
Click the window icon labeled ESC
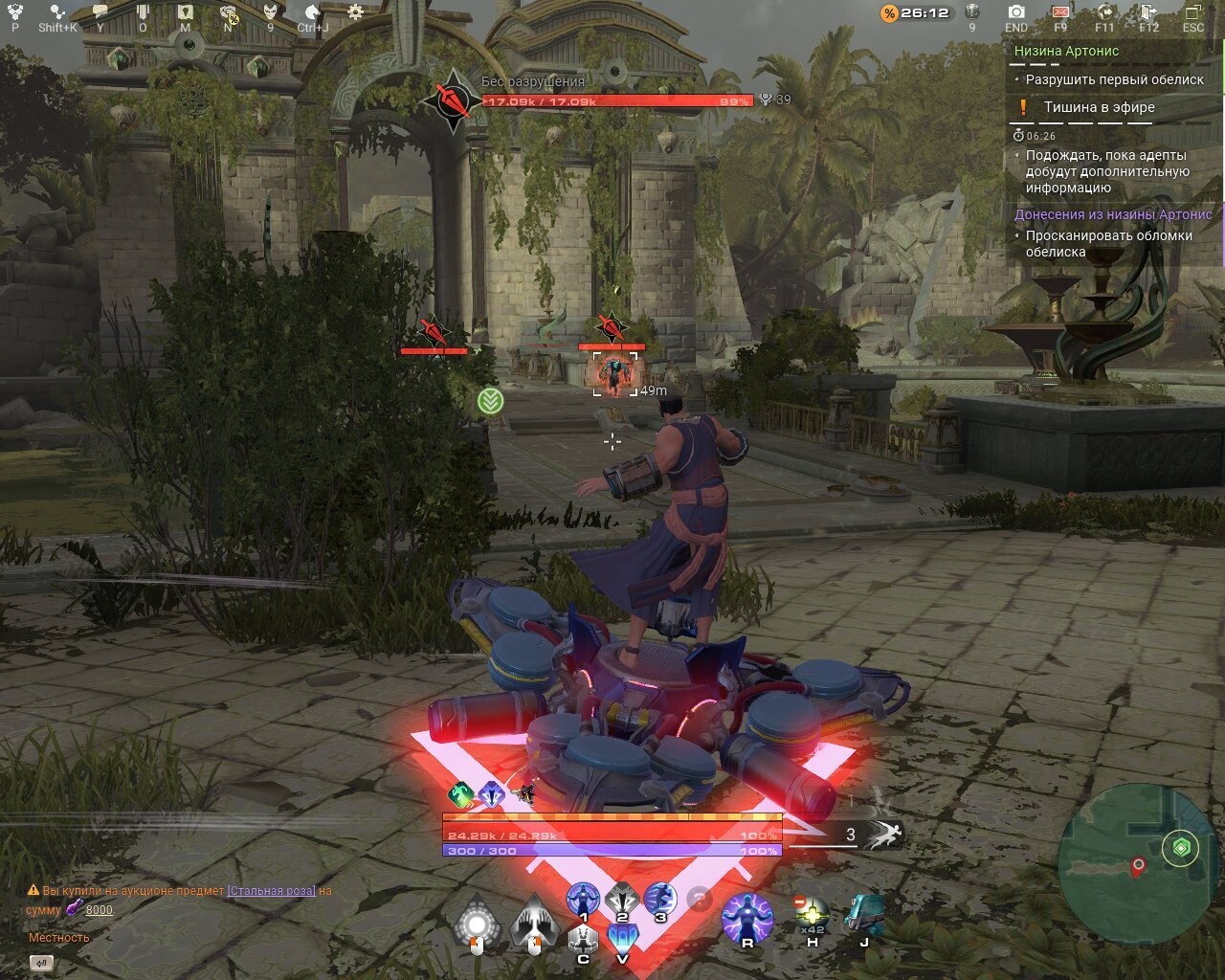(1192, 12)
